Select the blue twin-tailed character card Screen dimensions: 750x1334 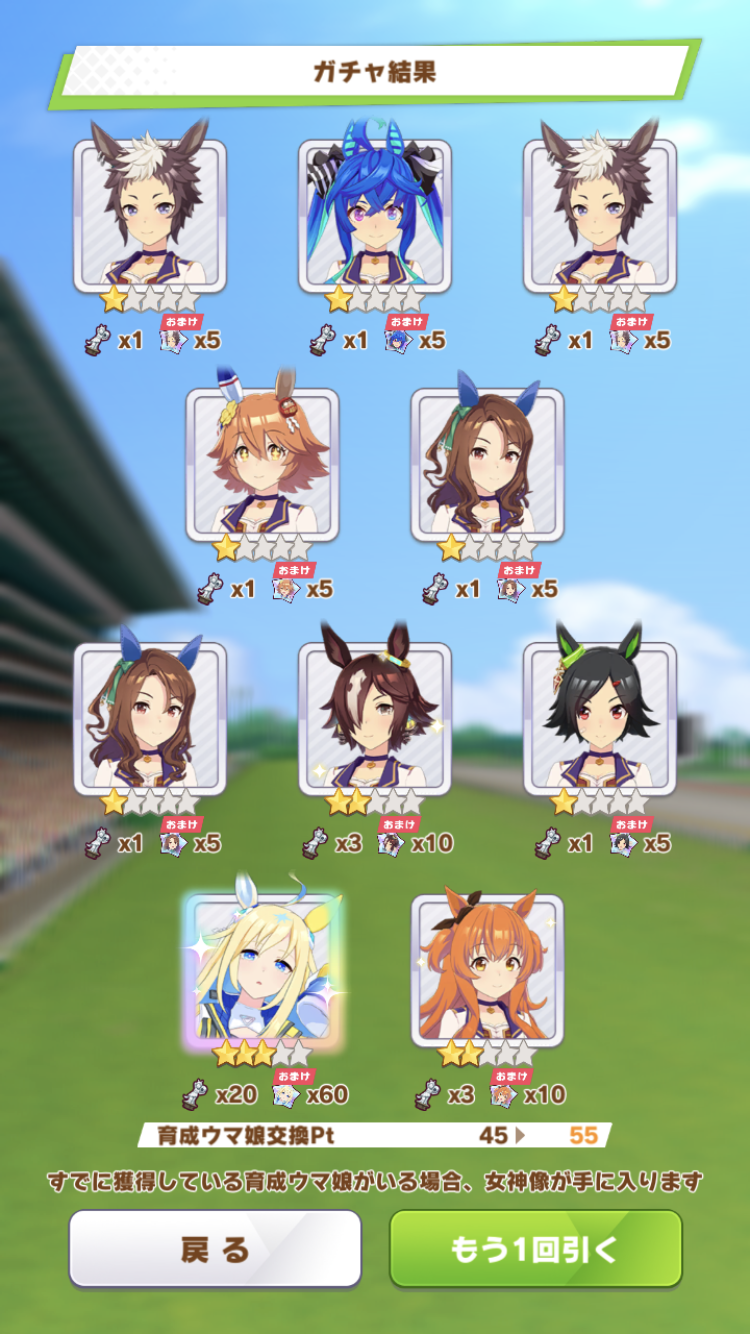coord(375,215)
